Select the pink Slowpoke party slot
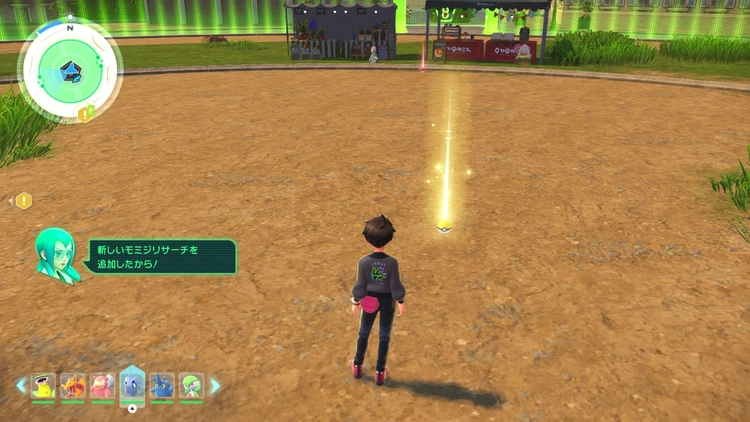The height and width of the screenshot is (422, 750). tap(102, 385)
